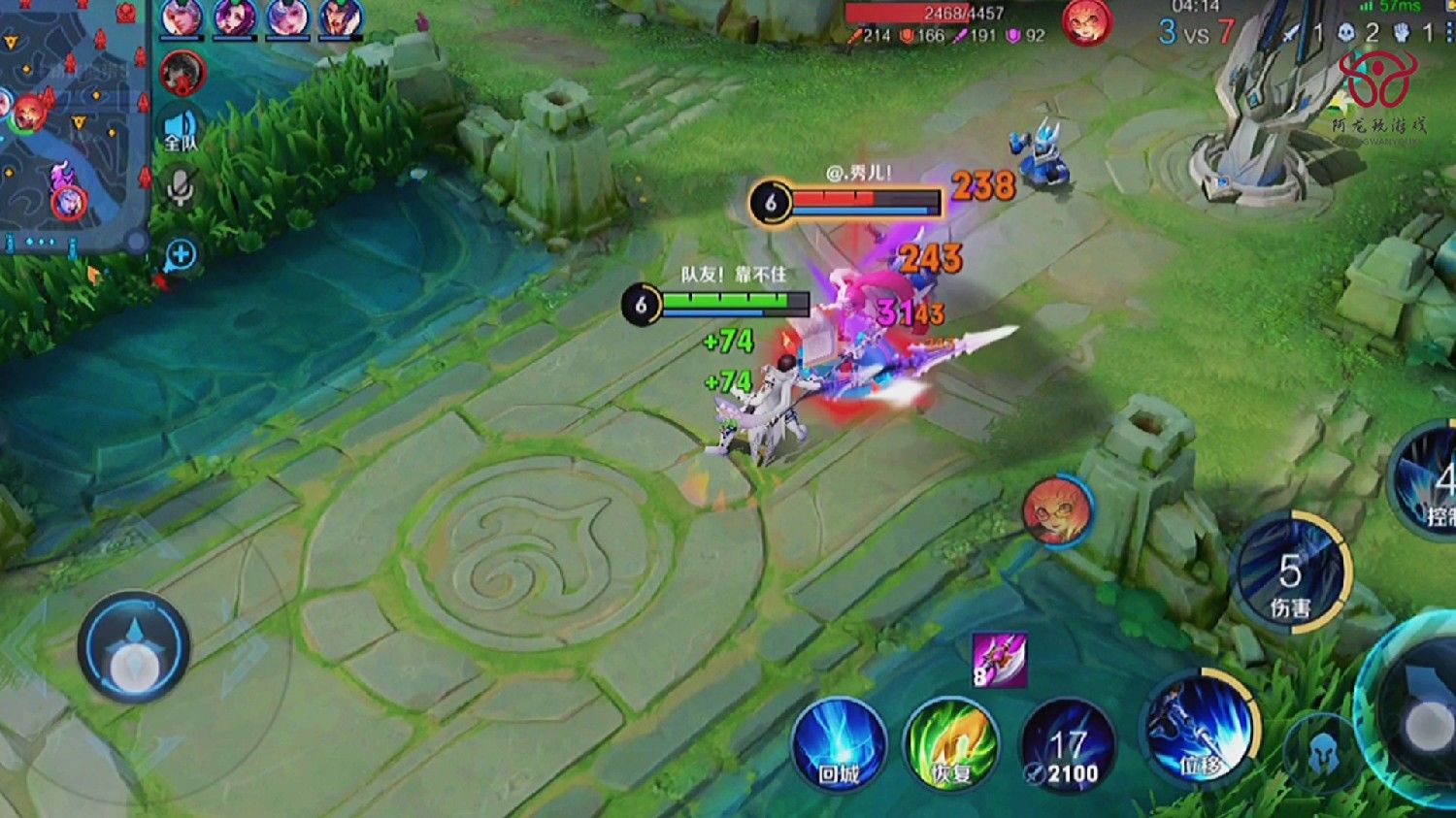Activate the 回城 recall button
Image resolution: width=1456 pixels, height=818 pixels.
pos(839,746)
